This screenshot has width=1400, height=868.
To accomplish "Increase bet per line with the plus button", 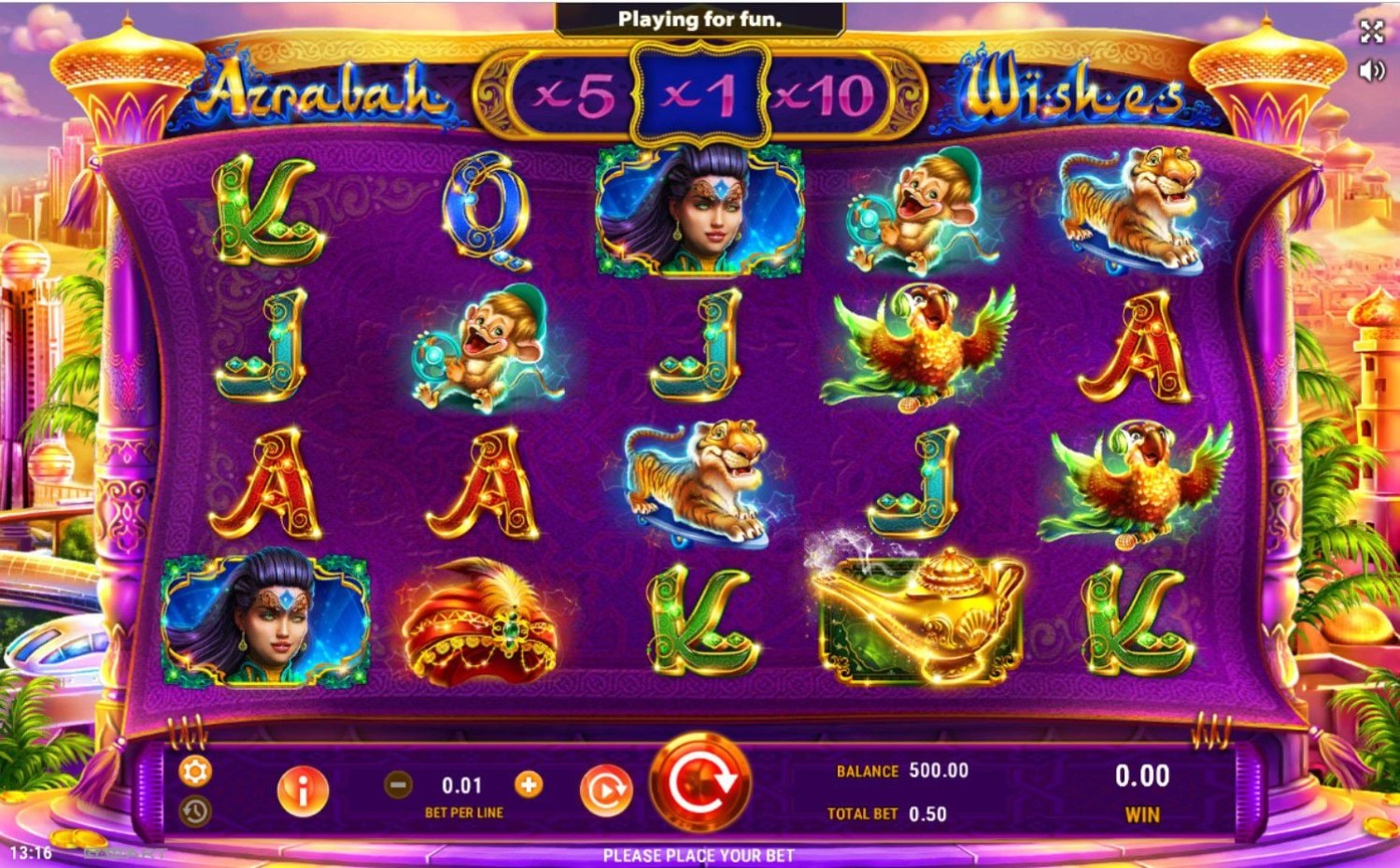I will click(x=529, y=785).
